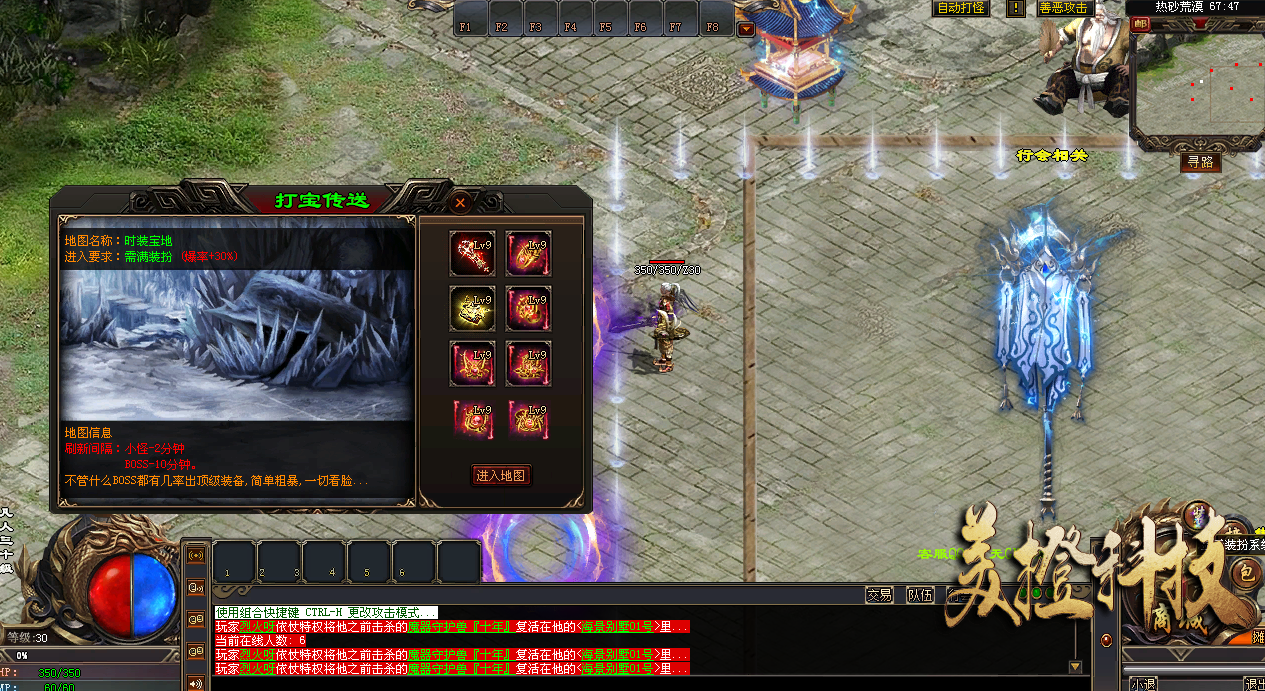This screenshot has width=1265, height=691.
Task: Open the 寻路 pathfinding button
Action: click(x=1200, y=162)
